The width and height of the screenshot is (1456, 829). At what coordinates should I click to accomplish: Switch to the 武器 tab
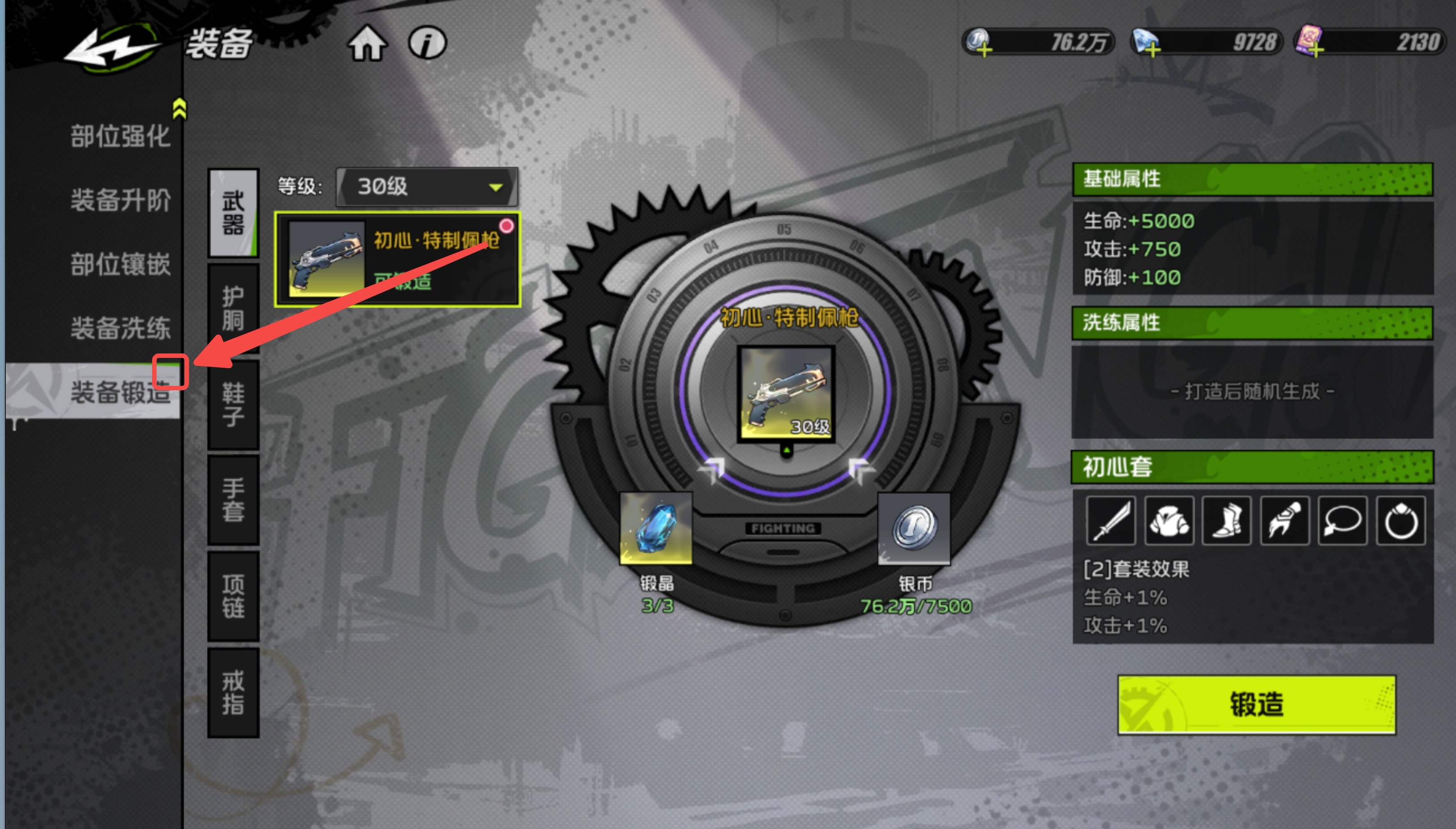(233, 213)
